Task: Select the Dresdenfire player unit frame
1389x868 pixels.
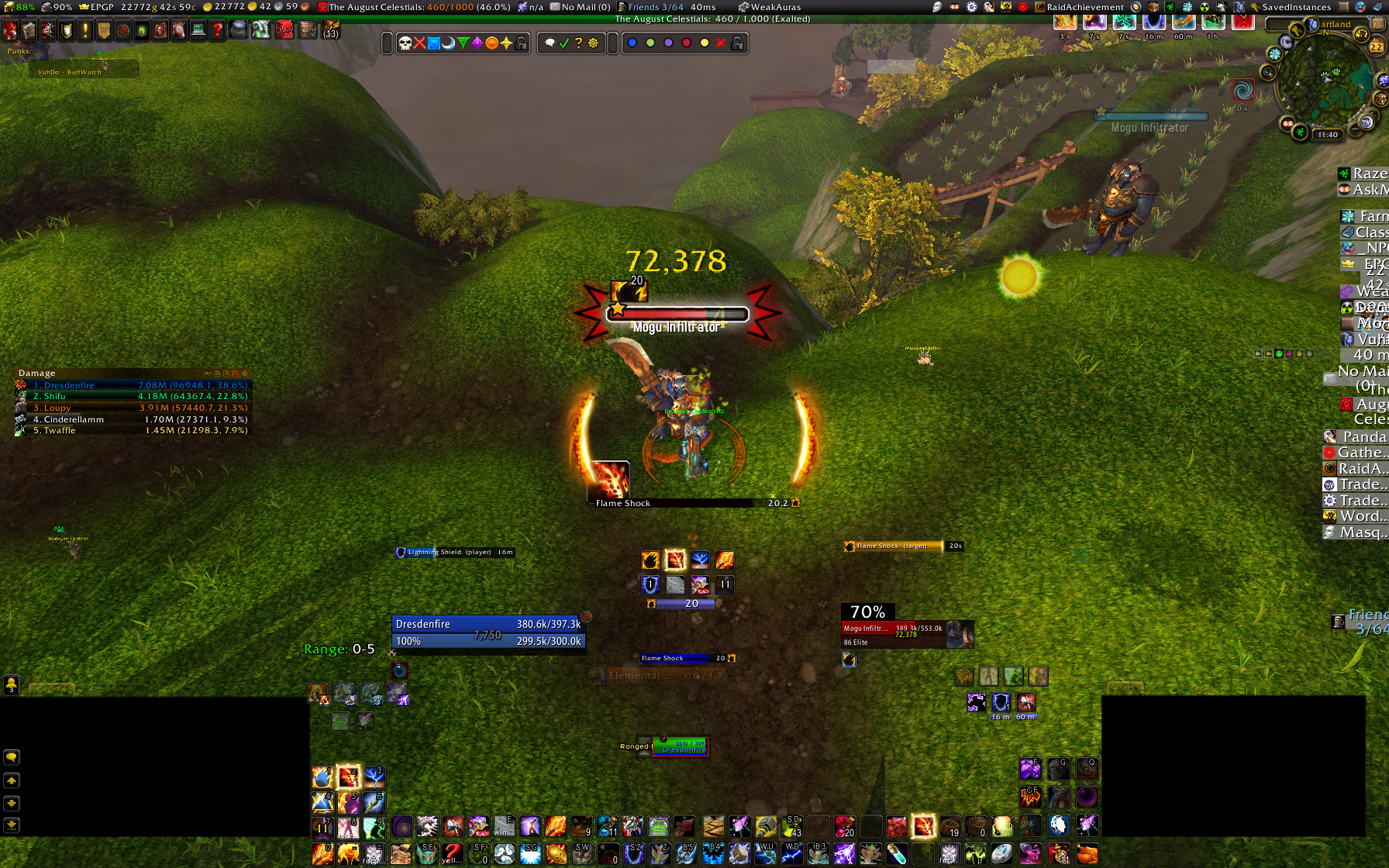Action: coord(488,624)
